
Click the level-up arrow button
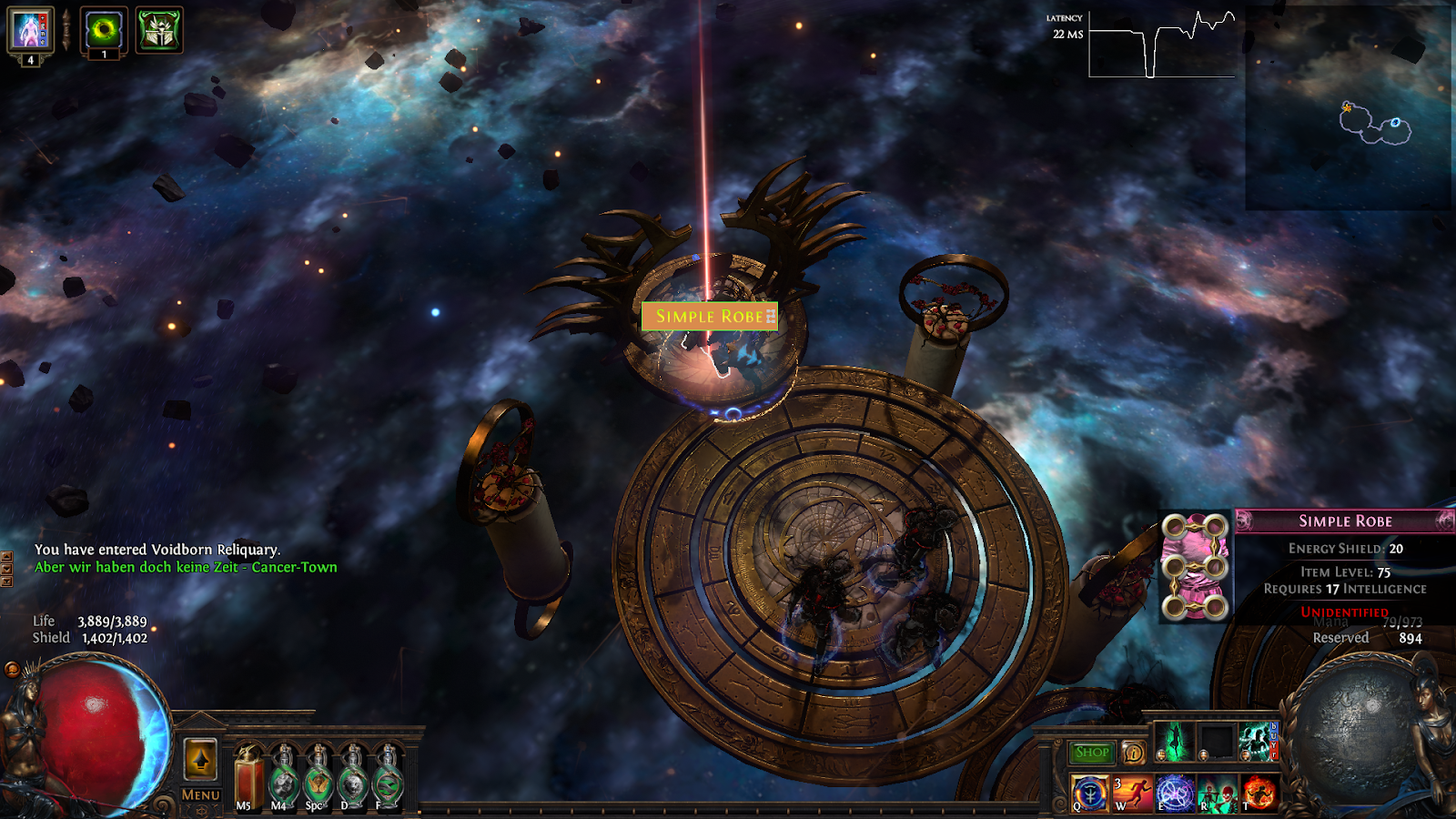click(x=200, y=759)
